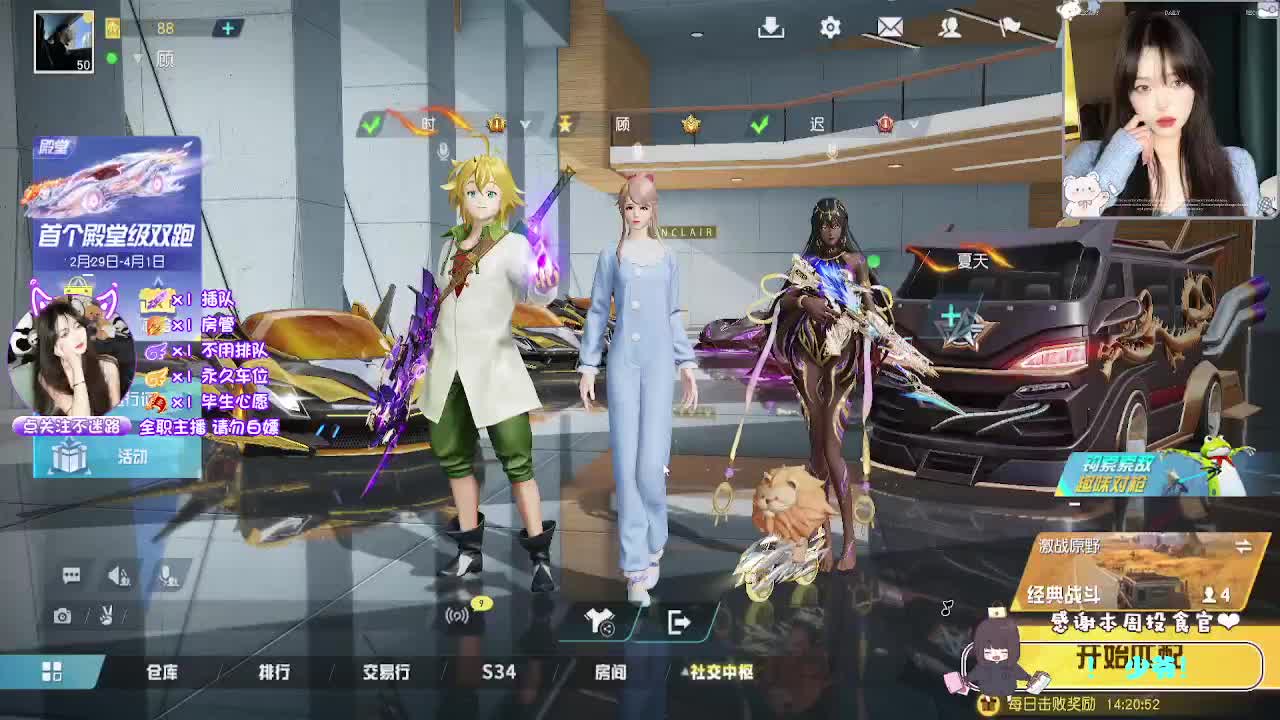Click the download icon in the top bar
The height and width of the screenshot is (720, 1280).
pos(770,28)
